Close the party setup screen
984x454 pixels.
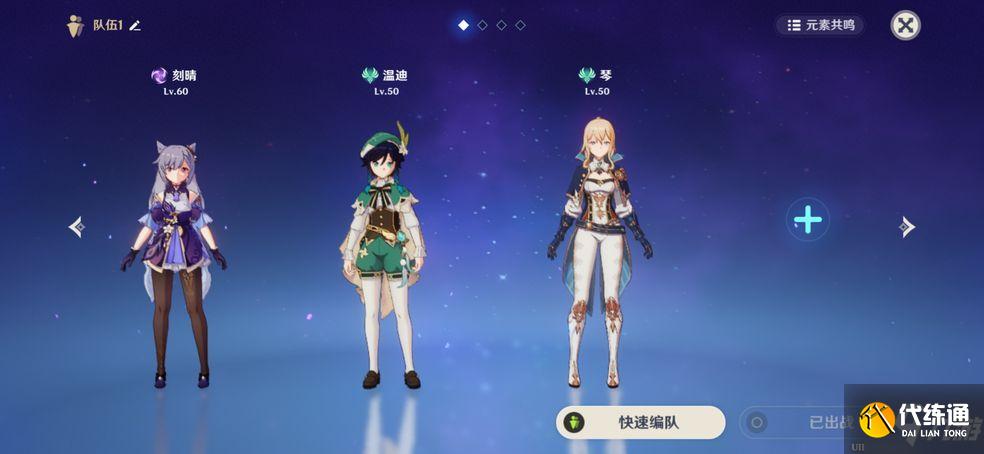click(905, 26)
